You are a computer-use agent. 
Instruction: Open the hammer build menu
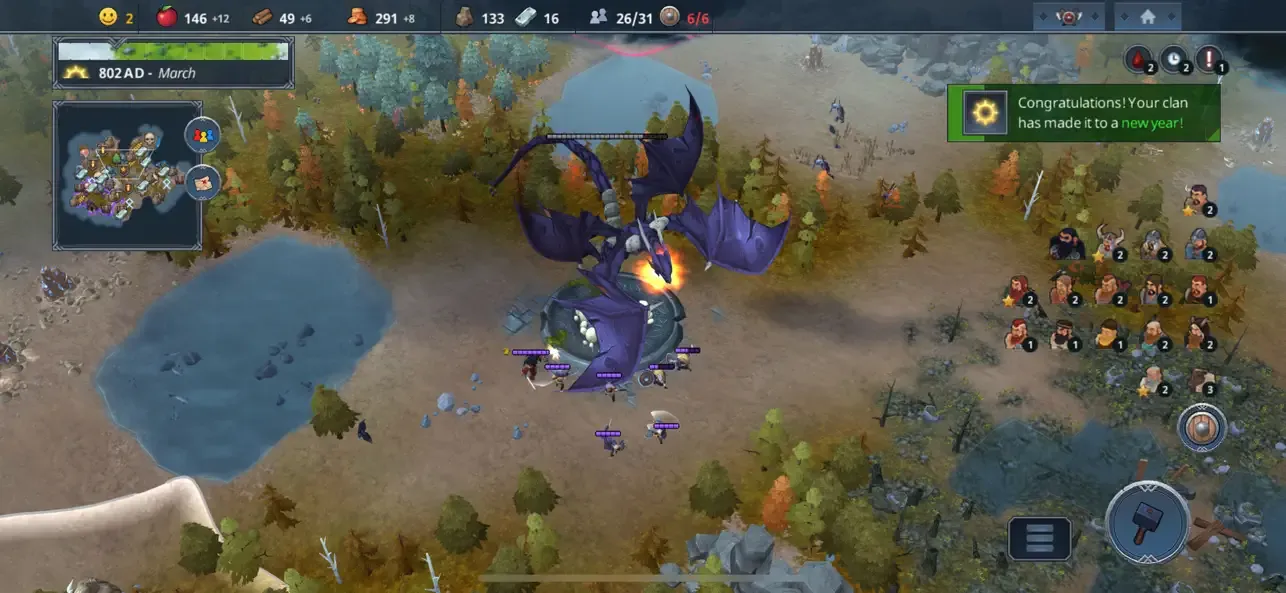point(1148,521)
